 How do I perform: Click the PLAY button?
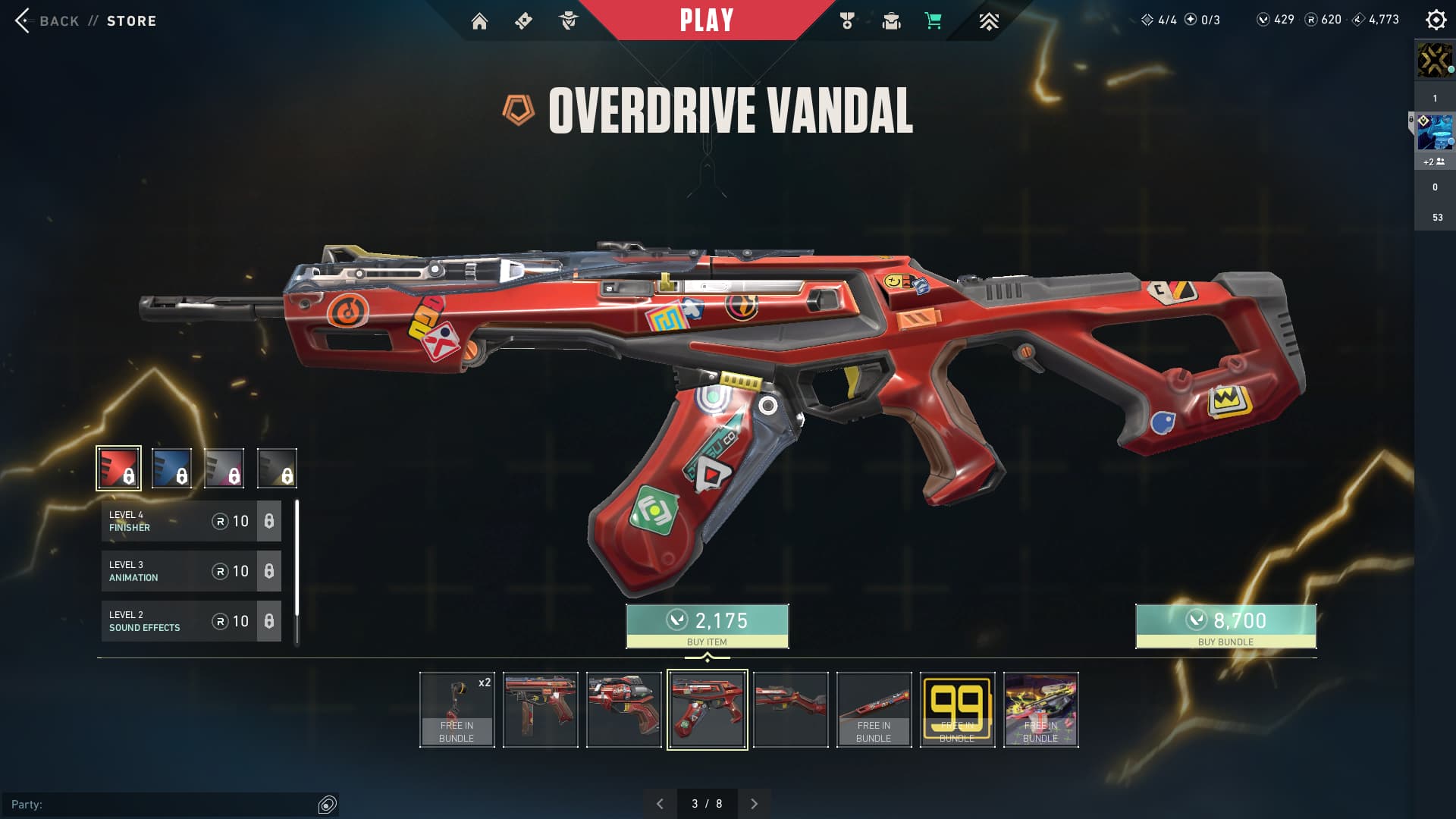tap(706, 20)
